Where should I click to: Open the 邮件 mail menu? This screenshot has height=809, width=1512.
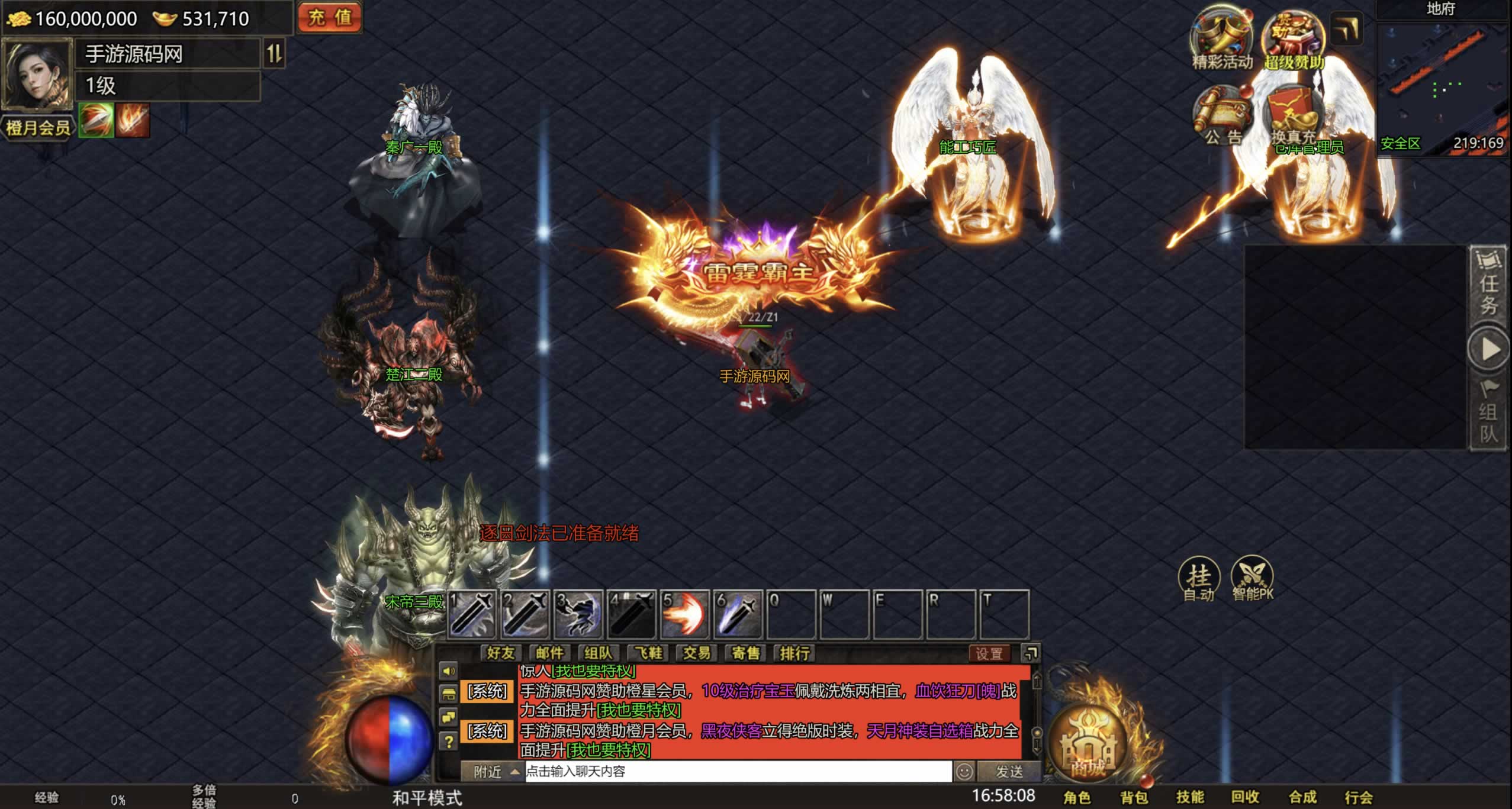(x=549, y=653)
